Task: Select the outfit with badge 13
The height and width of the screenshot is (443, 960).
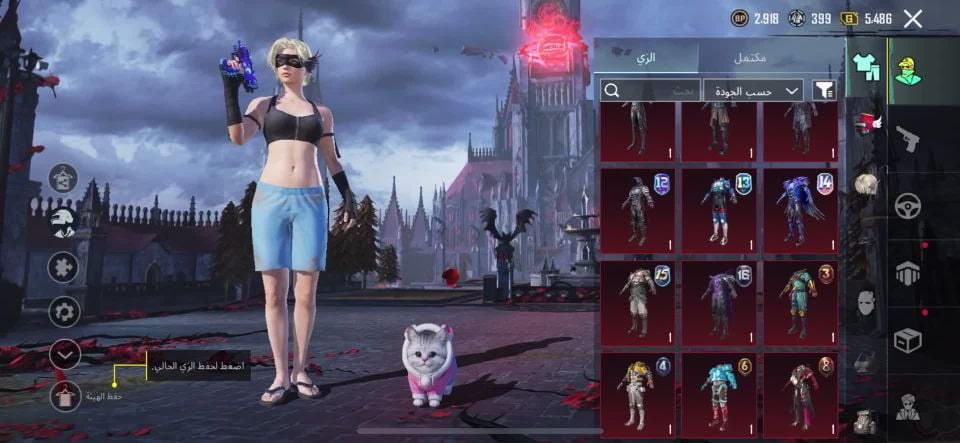Action: tap(719, 210)
